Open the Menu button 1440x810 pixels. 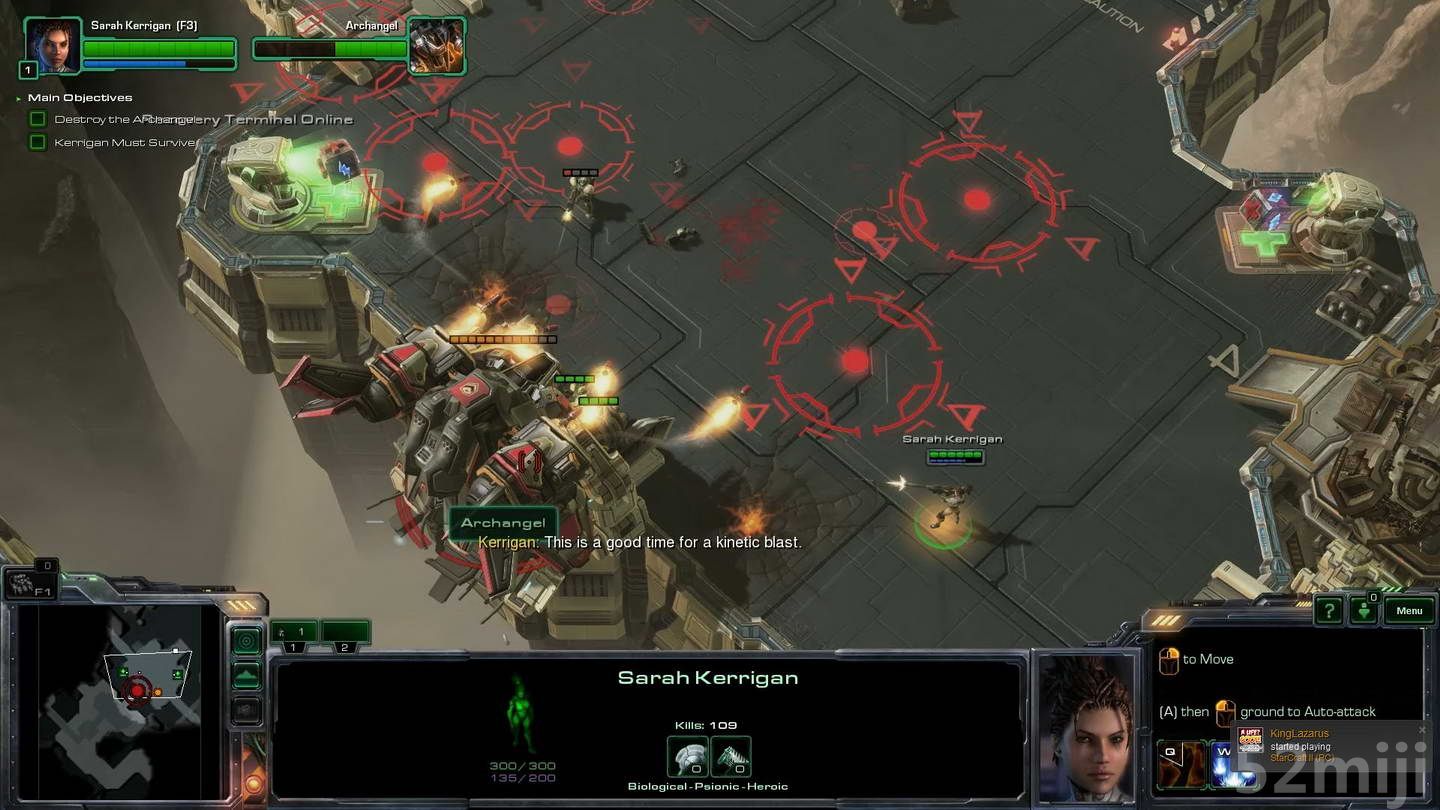1409,610
